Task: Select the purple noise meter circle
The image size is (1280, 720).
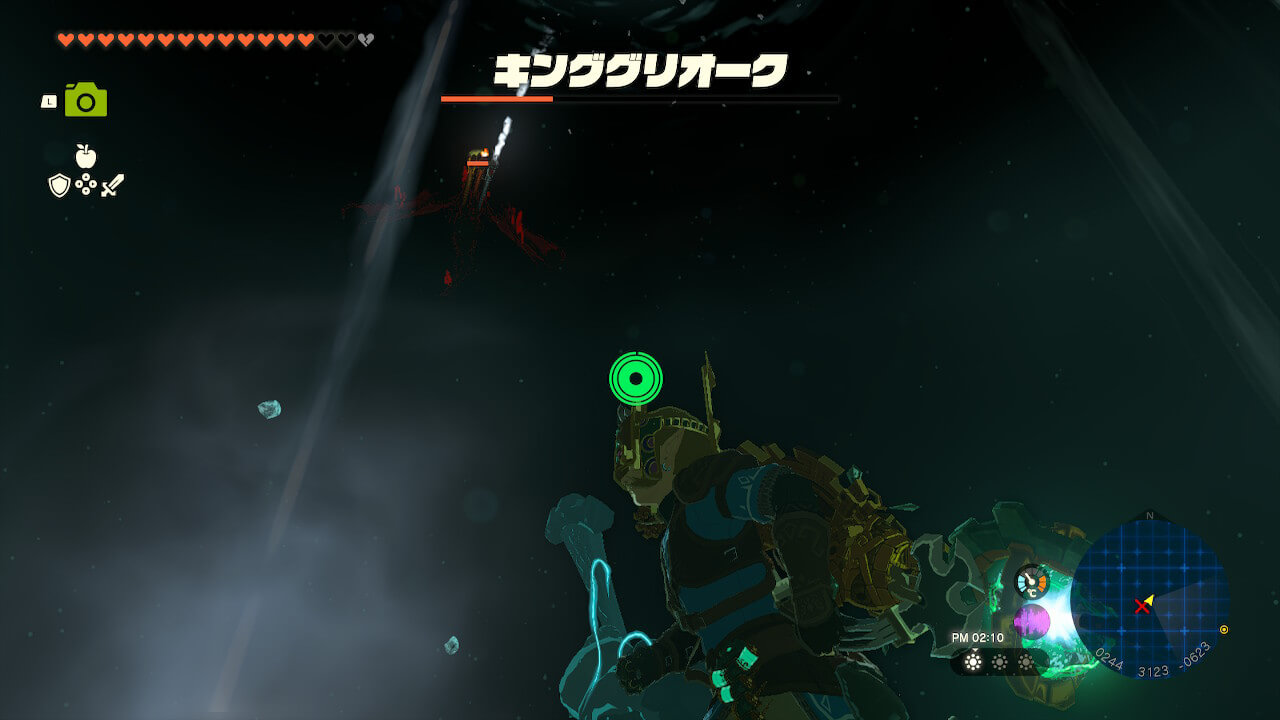Action: click(x=1032, y=622)
